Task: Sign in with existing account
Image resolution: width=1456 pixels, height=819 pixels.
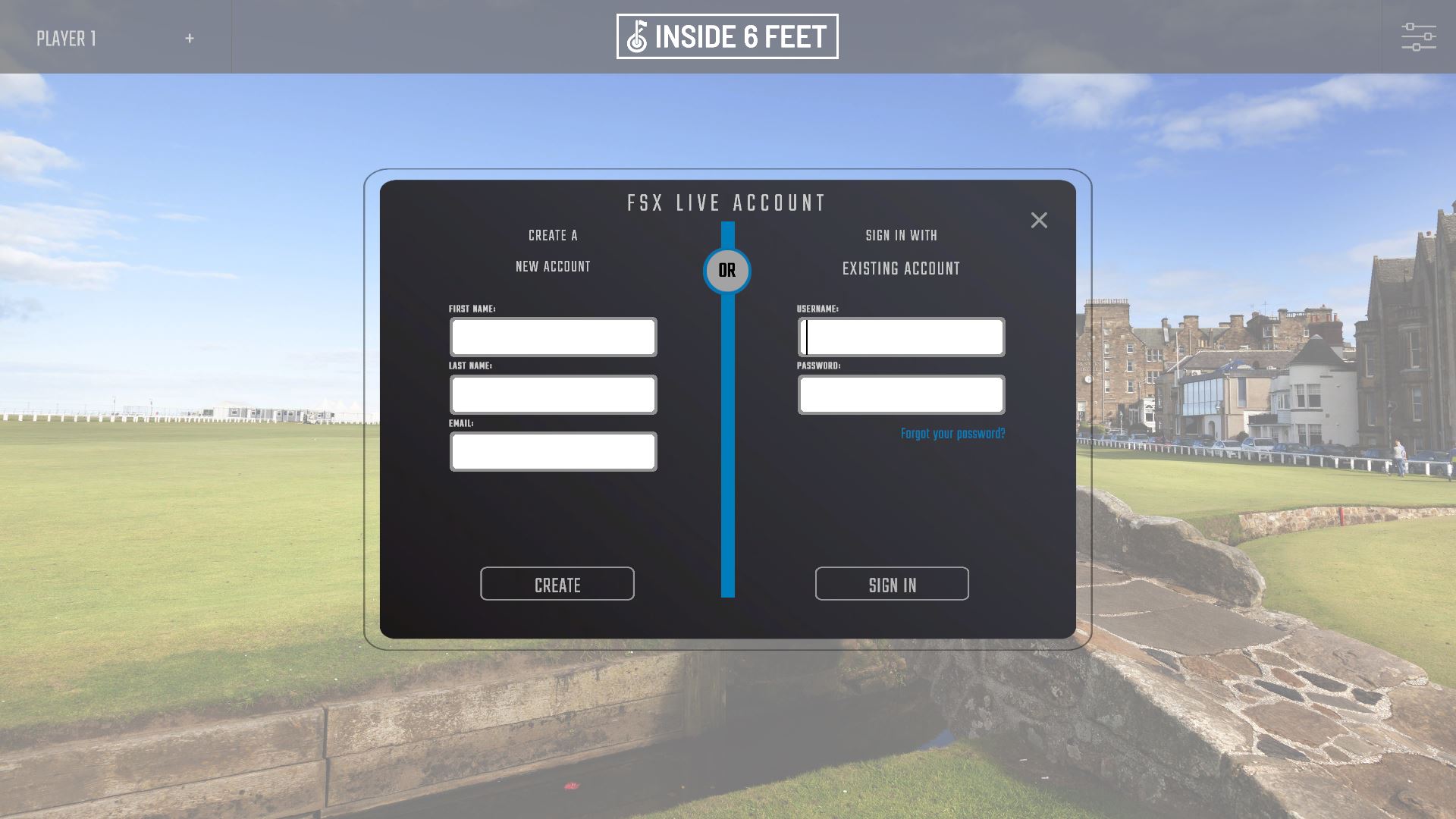Action: pos(892,584)
